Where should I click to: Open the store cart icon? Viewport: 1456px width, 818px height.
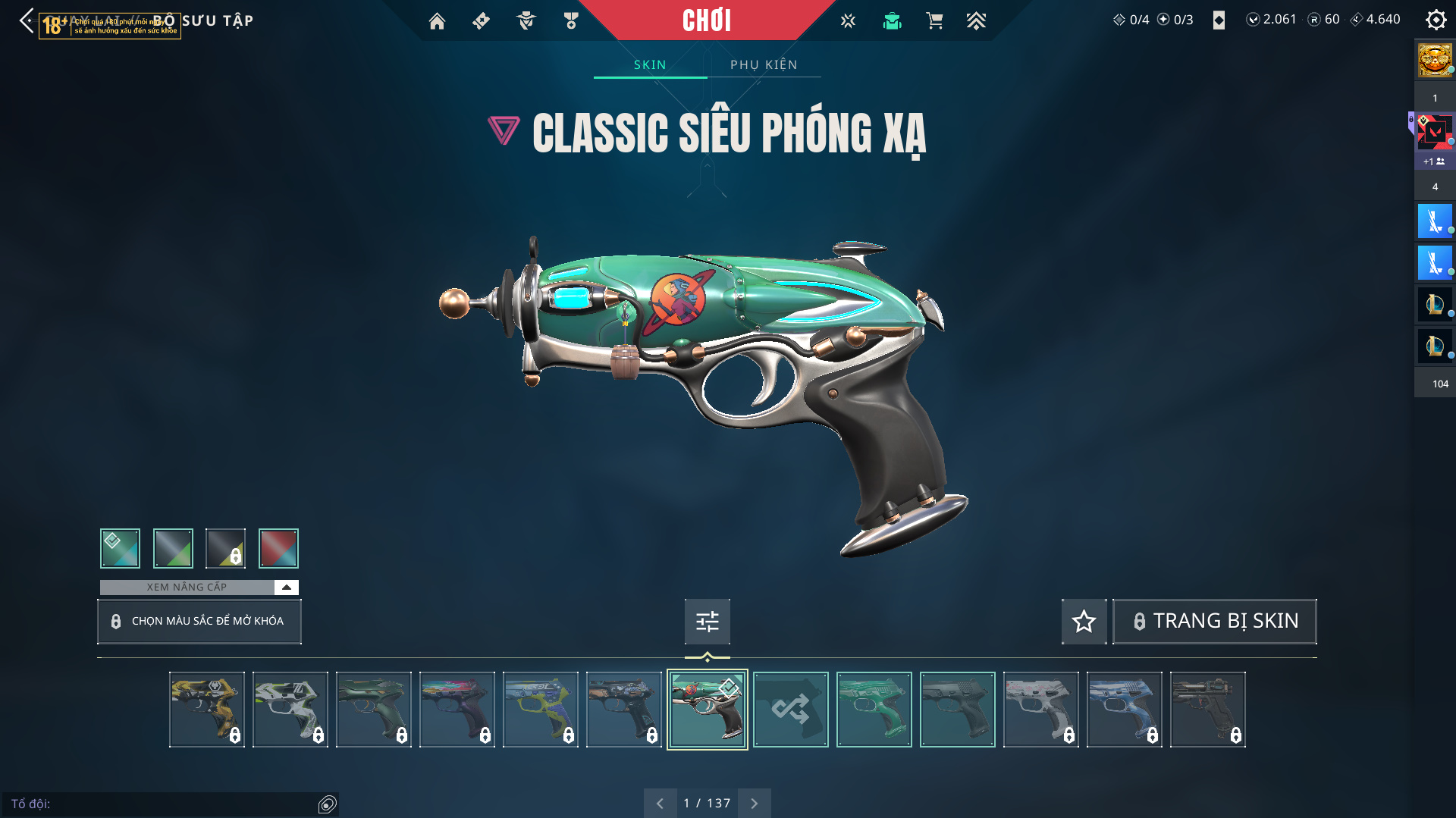[934, 21]
